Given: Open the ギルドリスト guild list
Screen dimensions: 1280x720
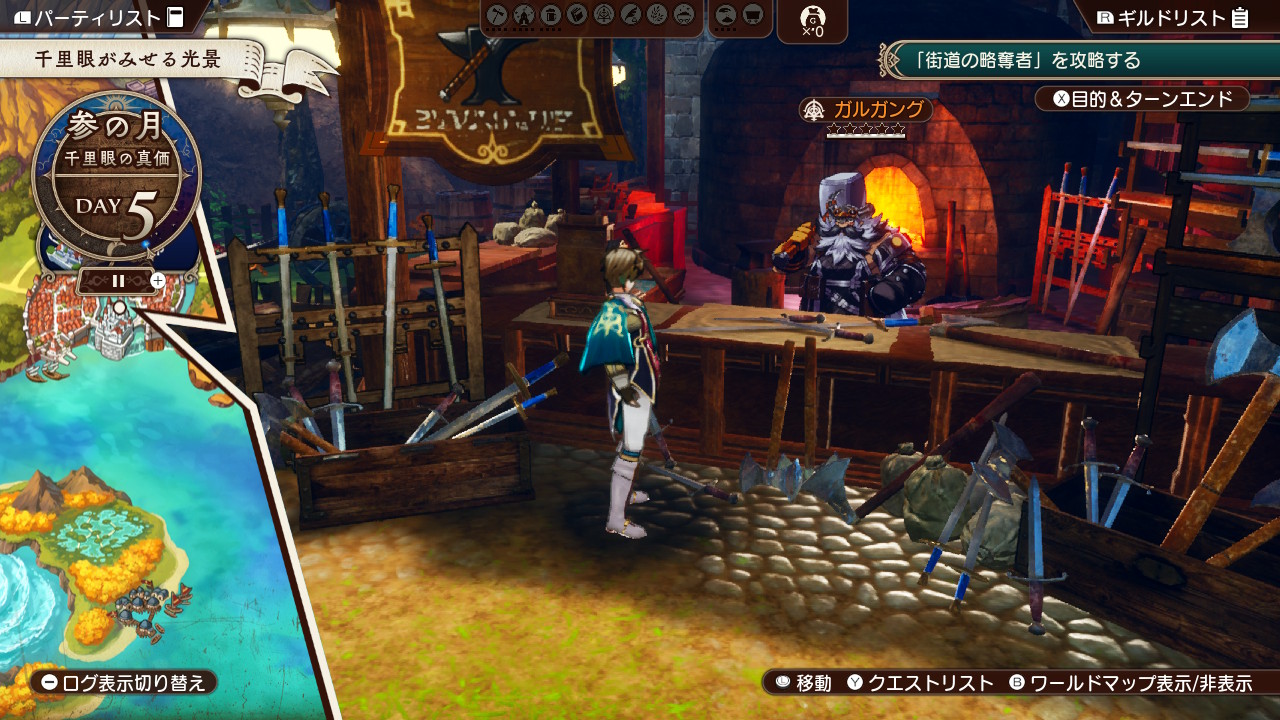Looking at the screenshot, I should 1172,17.
